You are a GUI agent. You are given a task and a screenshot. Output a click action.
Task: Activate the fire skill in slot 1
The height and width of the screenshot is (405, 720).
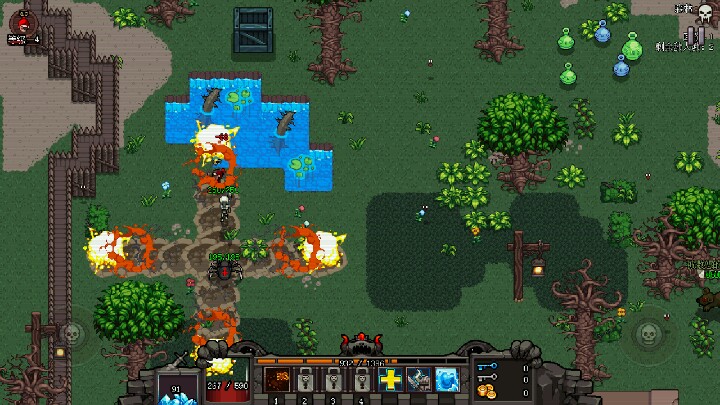tap(277, 380)
